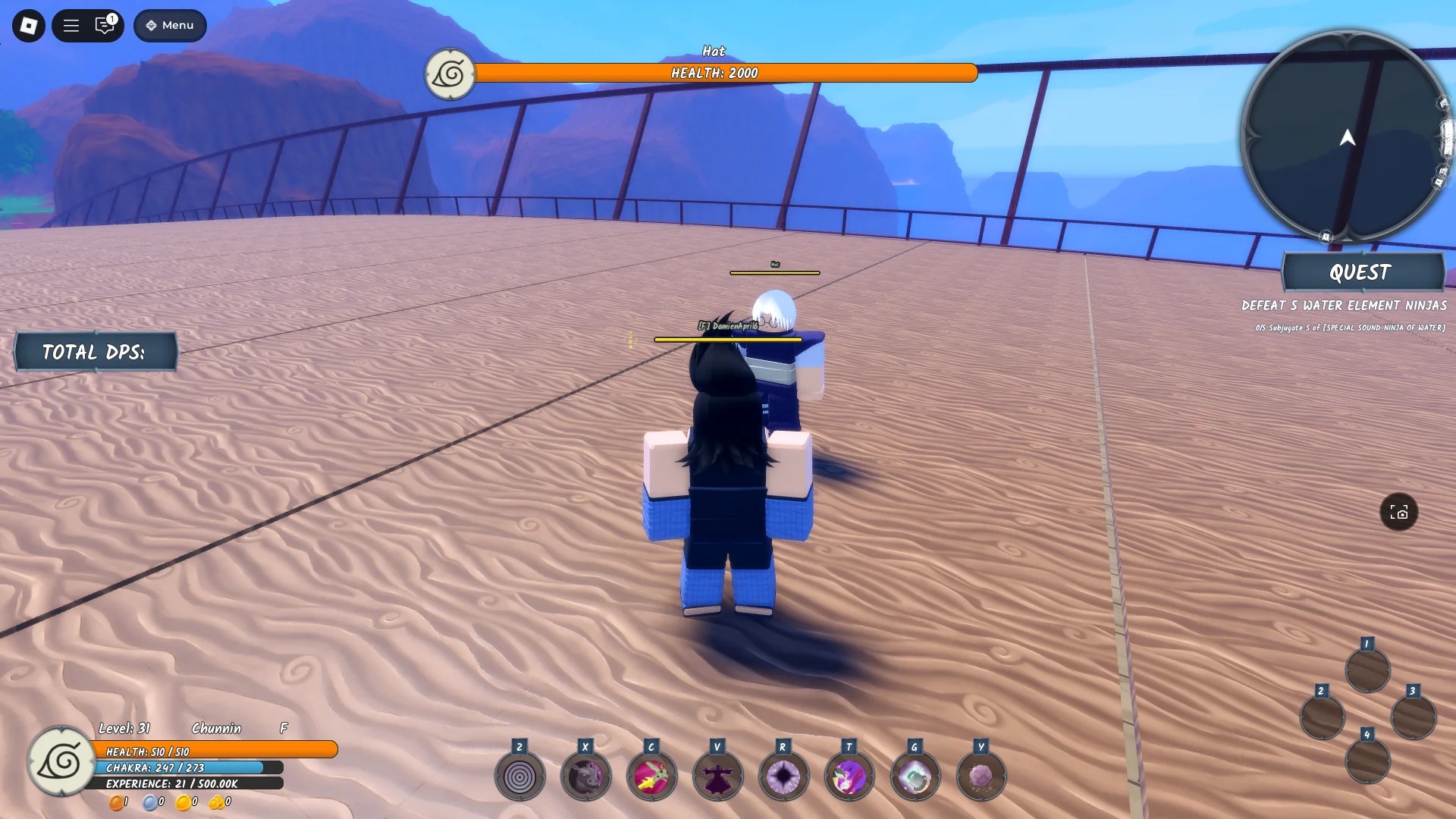The image size is (1456, 819).
Task: Select the Y pink sphere ability
Action: (981, 775)
